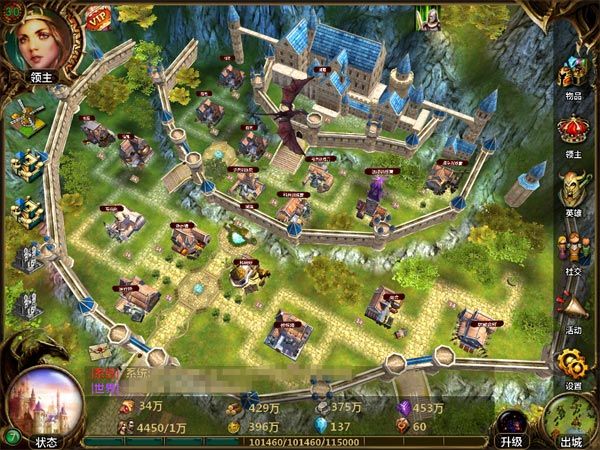Screen dimensions: 600x450
Task: Select the grey stone castle shortcut icon
Action: pyautogui.click(x=27, y=256)
